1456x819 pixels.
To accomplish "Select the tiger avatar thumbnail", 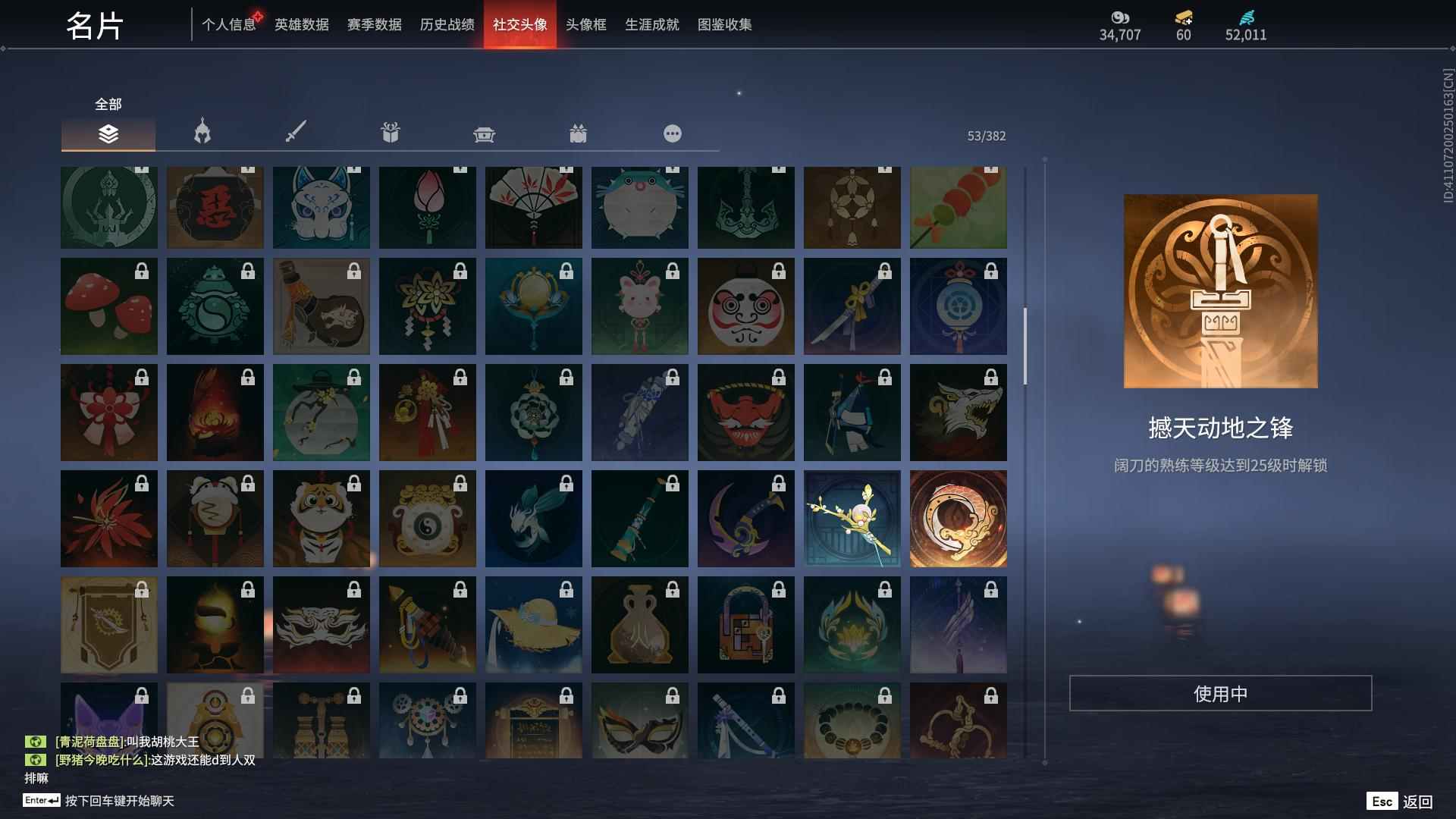I will (x=322, y=519).
